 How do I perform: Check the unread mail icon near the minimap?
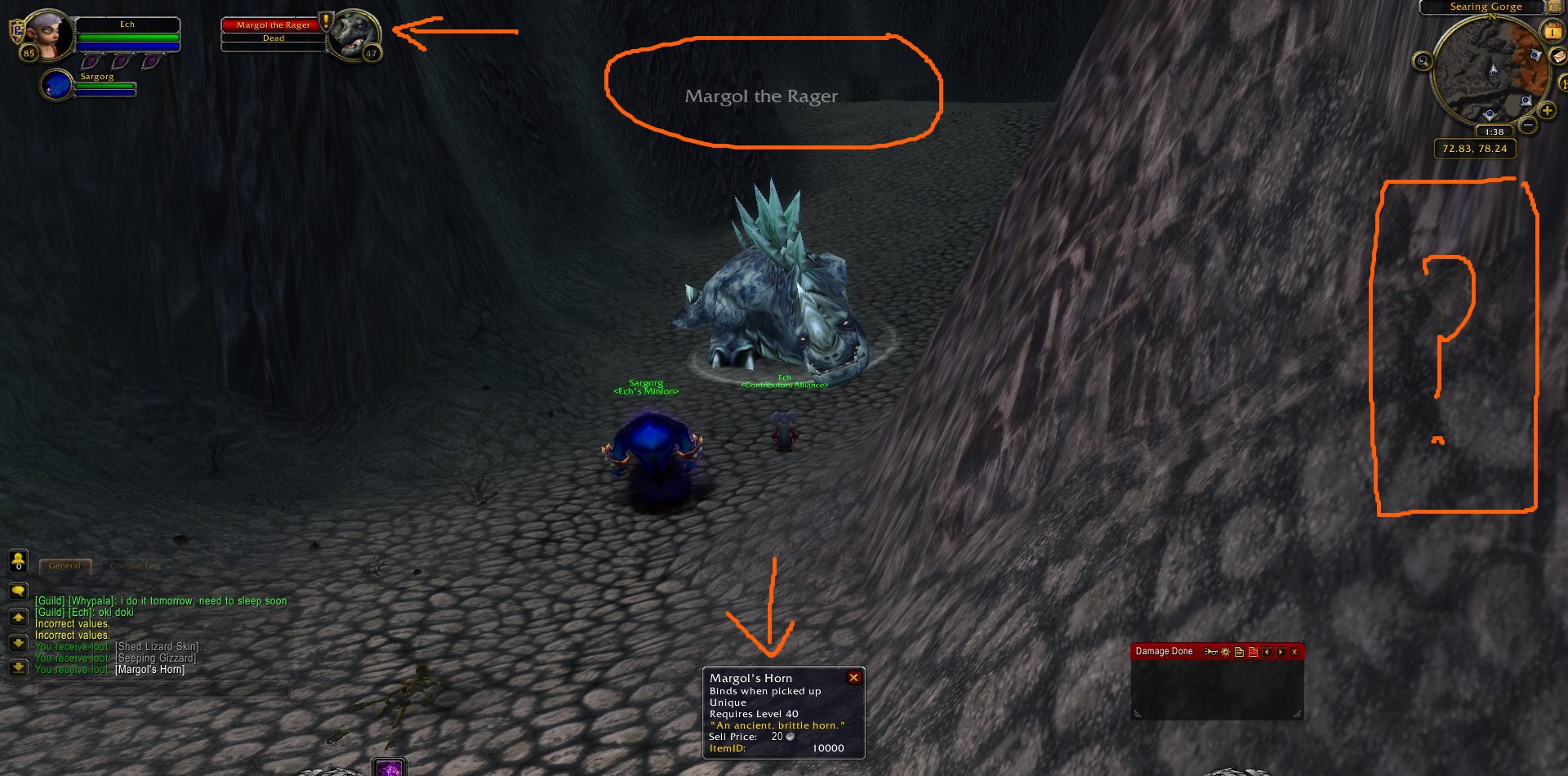point(1557,56)
